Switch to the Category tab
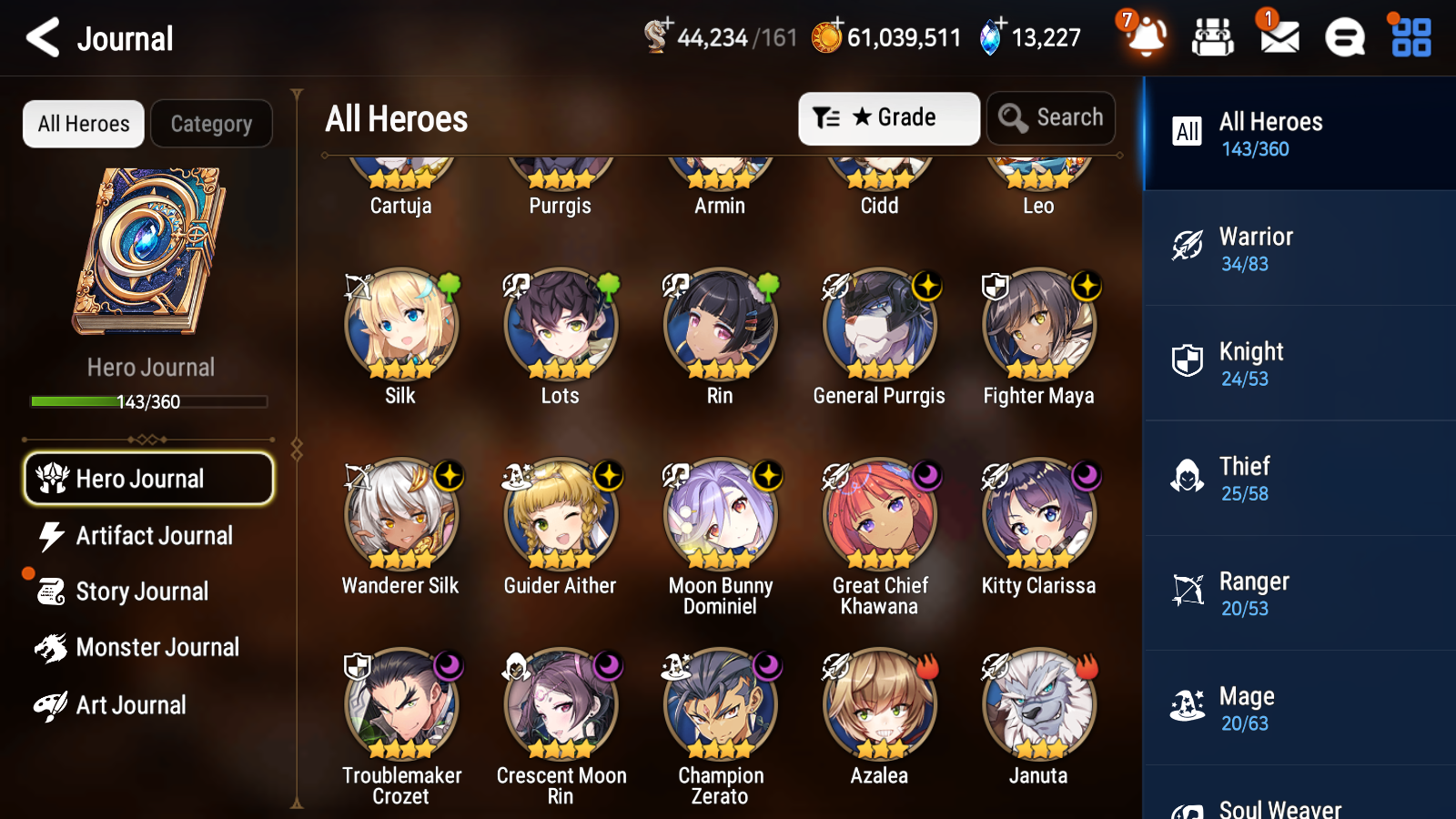This screenshot has width=1456, height=819. [x=211, y=124]
